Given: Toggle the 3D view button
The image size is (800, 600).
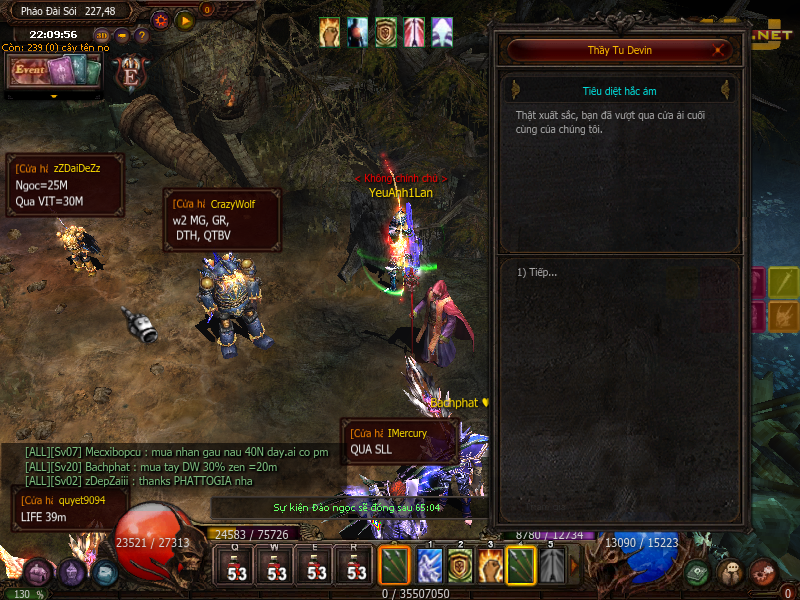Looking at the screenshot, I should click(102, 35).
